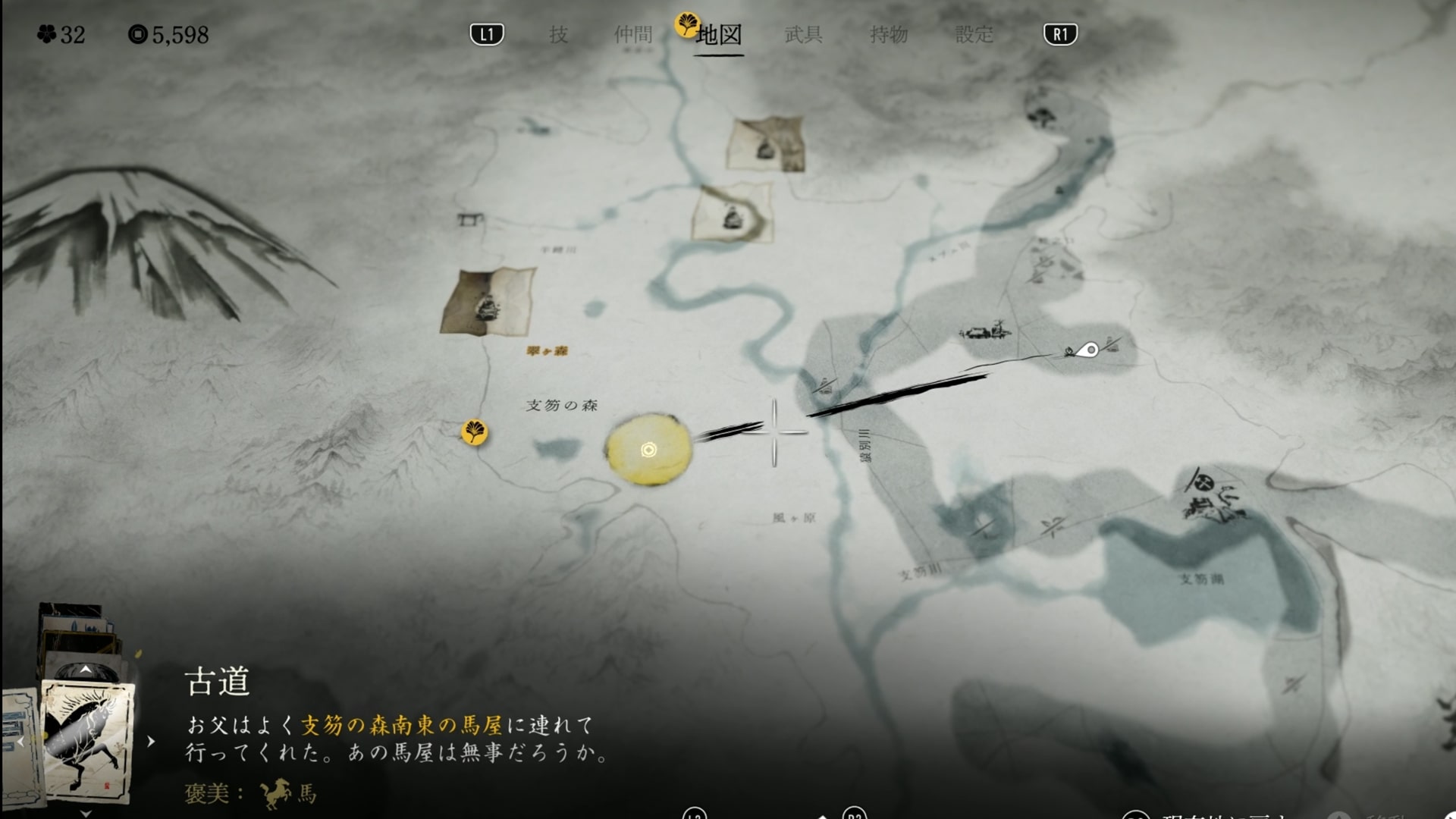Select the yellow quest objective circle on map
This screenshot has height=819, width=1456.
coord(648,450)
